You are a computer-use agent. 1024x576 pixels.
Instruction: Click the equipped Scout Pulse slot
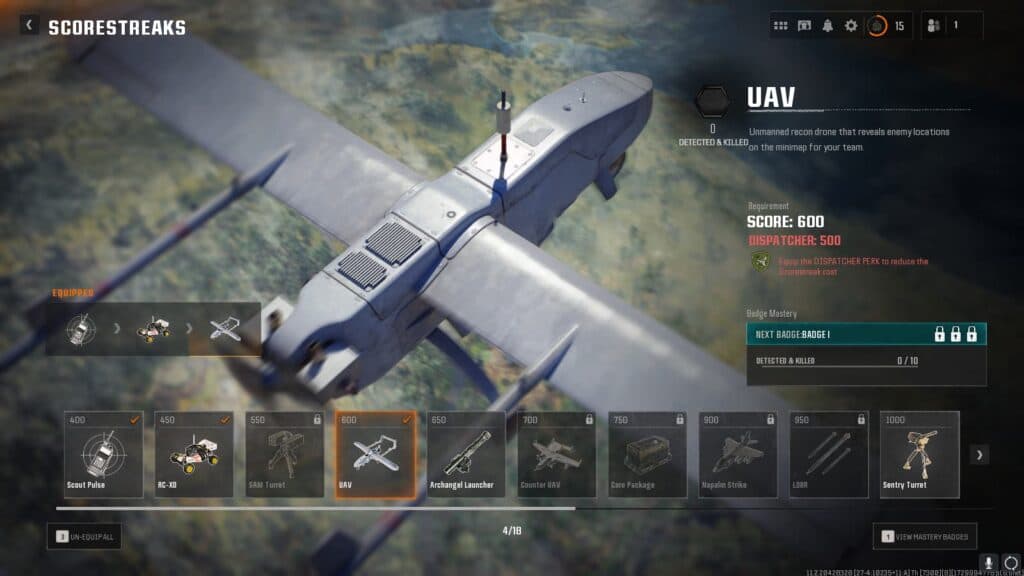pyautogui.click(x=80, y=329)
